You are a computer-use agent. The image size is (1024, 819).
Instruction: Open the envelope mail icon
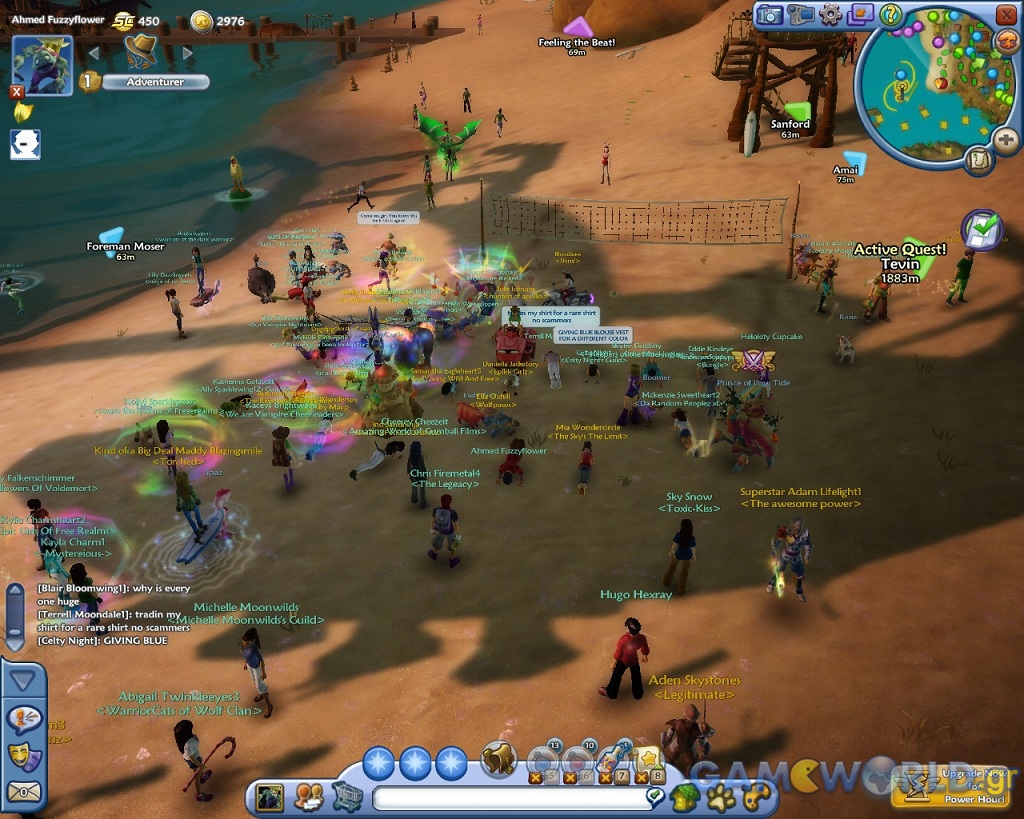(24, 792)
